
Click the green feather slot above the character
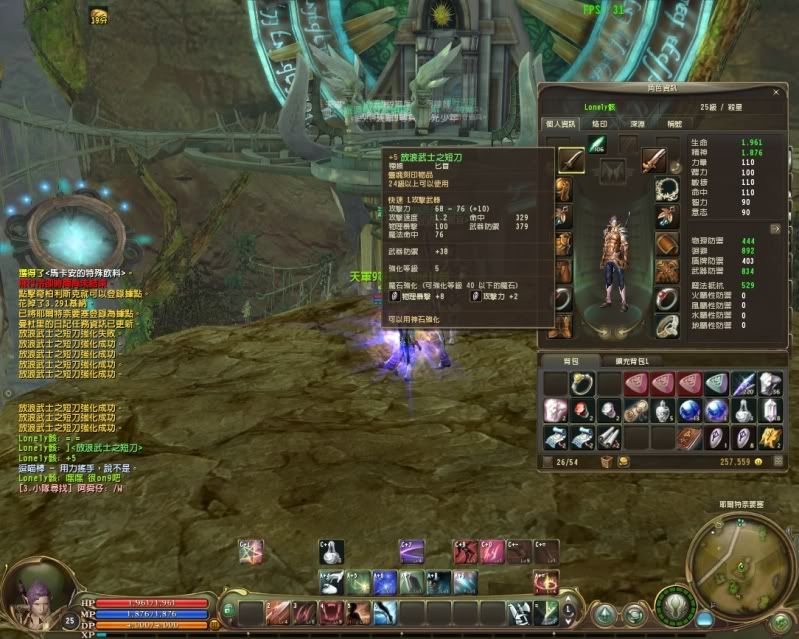click(x=600, y=146)
